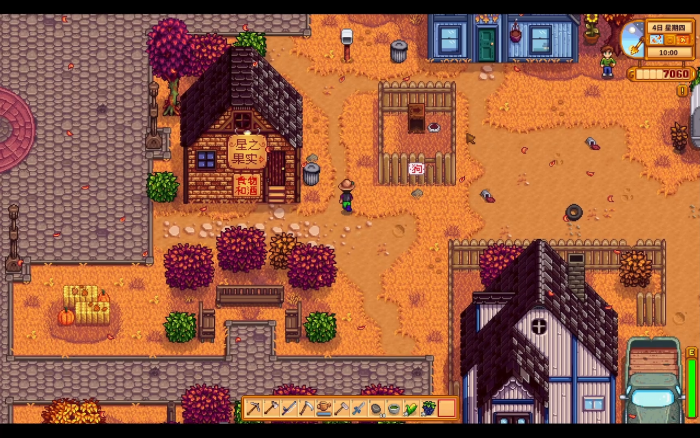Select the corn in the hotbar
700x438 pixels.
(411, 408)
